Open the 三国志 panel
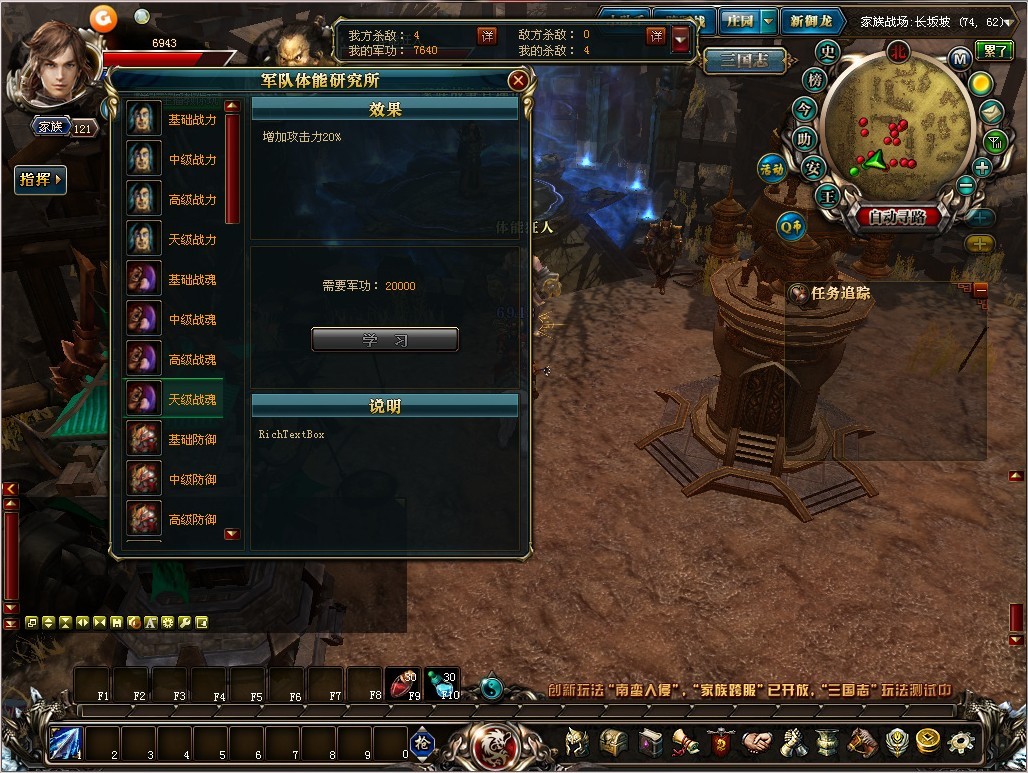Viewport: 1028px width, 773px height. click(741, 59)
